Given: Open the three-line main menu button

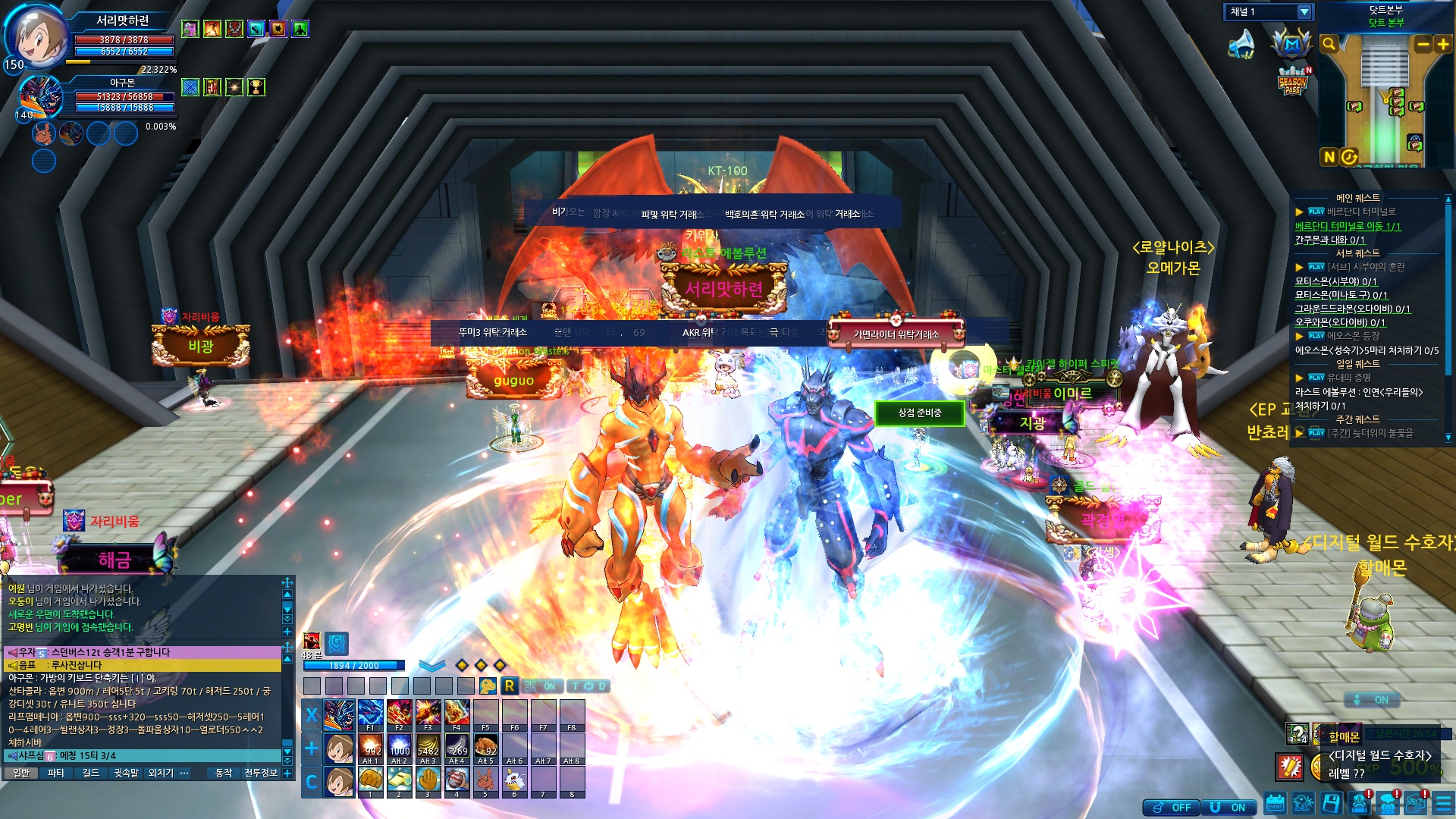Looking at the screenshot, I should (1443, 803).
